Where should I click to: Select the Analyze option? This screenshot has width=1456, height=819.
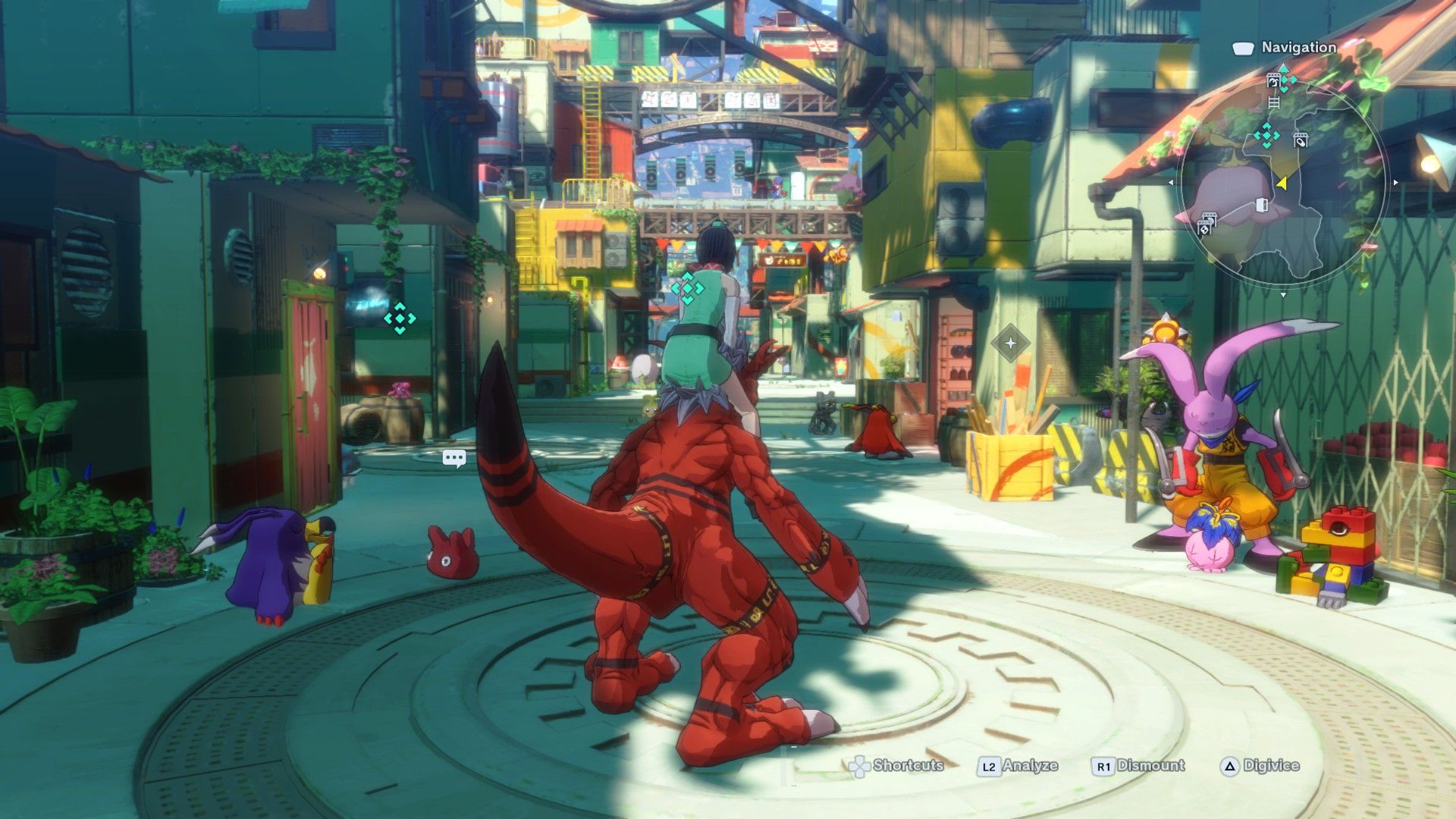[x=1018, y=766]
